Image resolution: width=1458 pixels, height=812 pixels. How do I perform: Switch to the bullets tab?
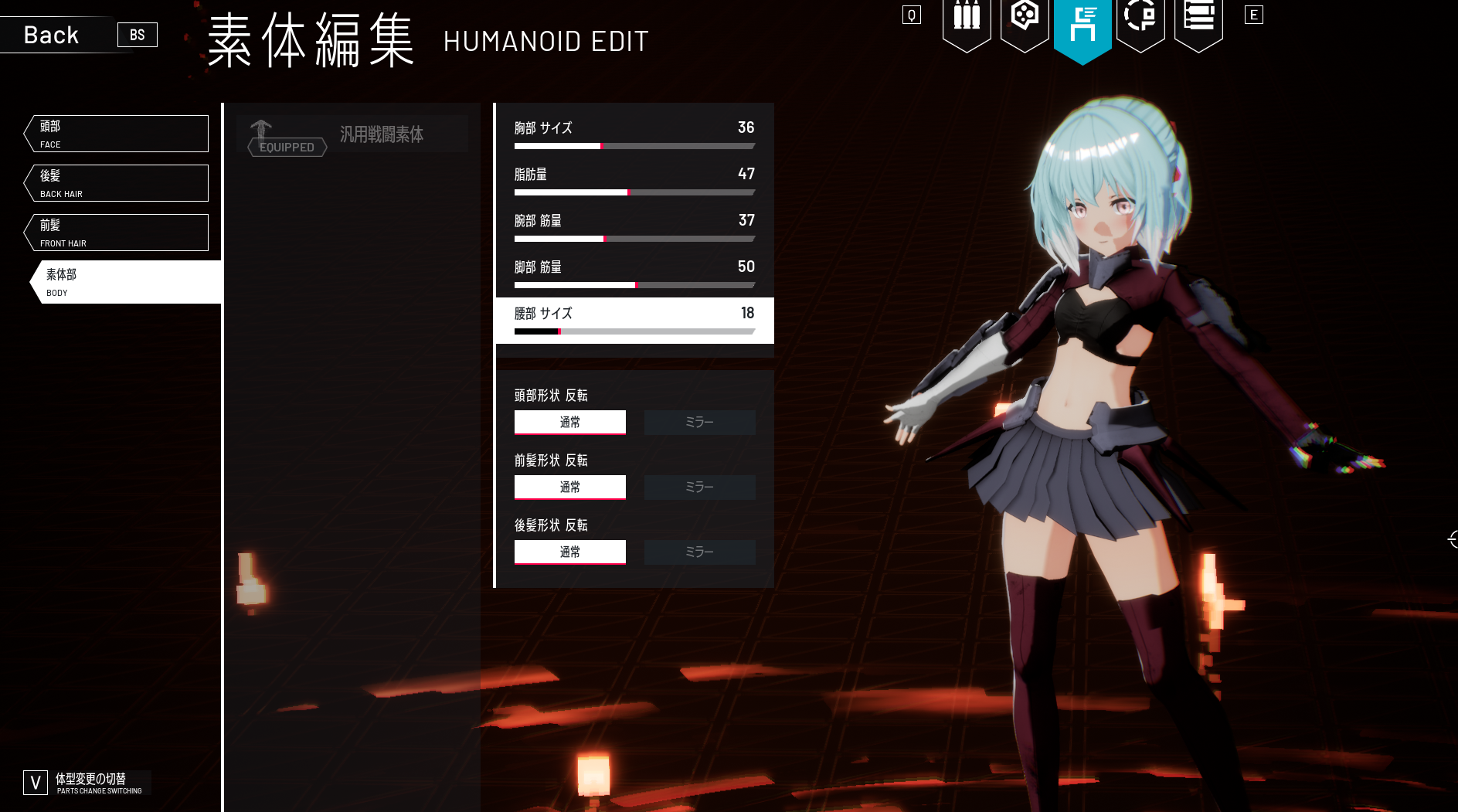(x=967, y=22)
